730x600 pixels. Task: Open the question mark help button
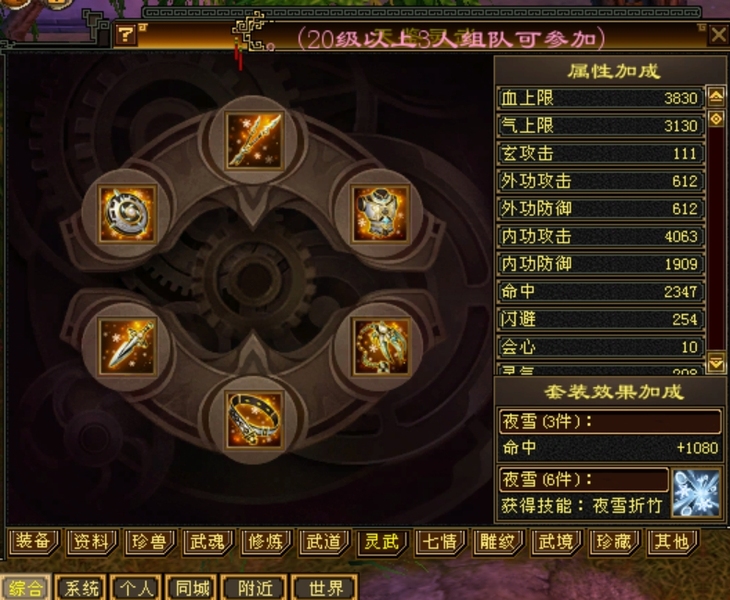(126, 36)
